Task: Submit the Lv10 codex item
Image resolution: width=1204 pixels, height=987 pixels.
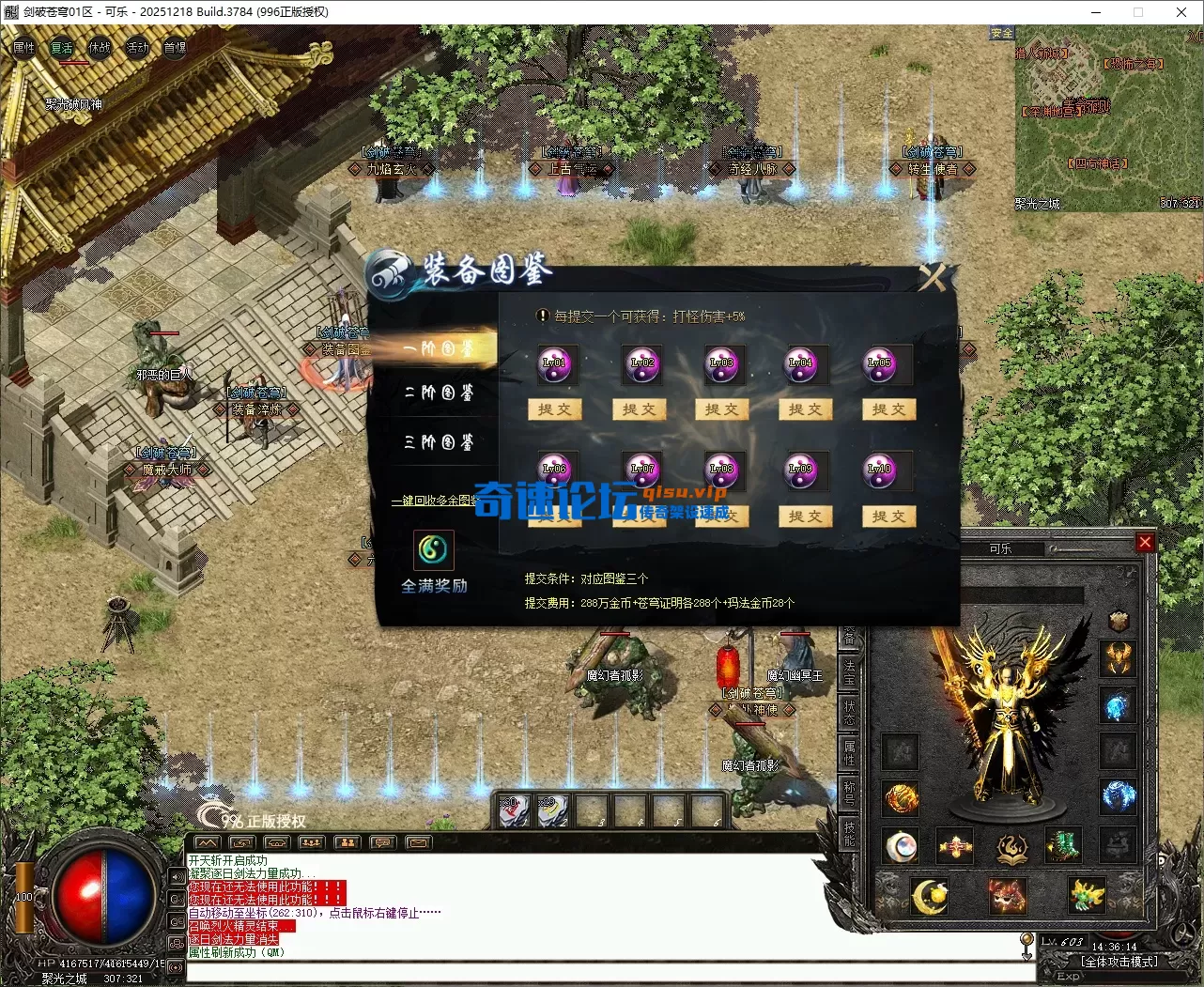Action: click(x=888, y=516)
